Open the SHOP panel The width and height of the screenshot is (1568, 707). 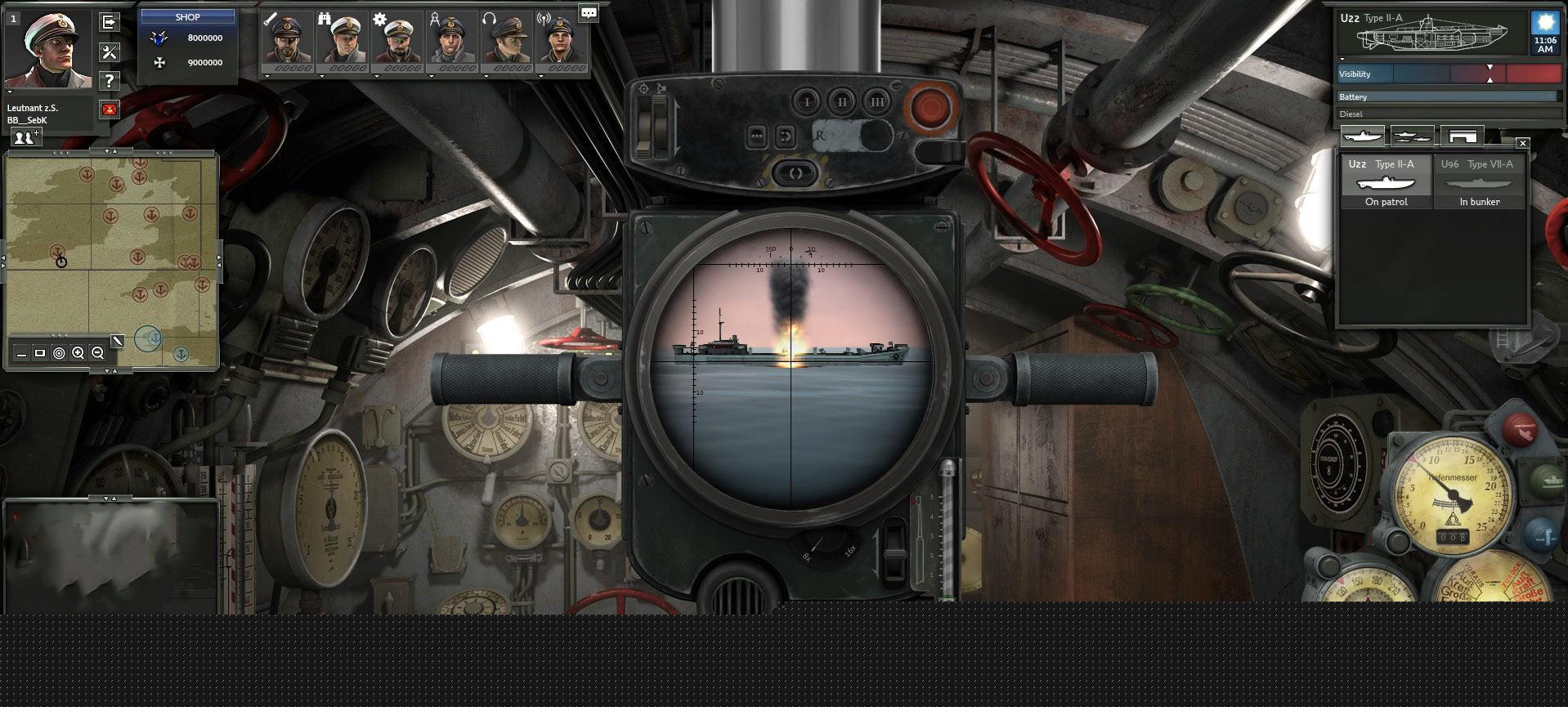(187, 16)
